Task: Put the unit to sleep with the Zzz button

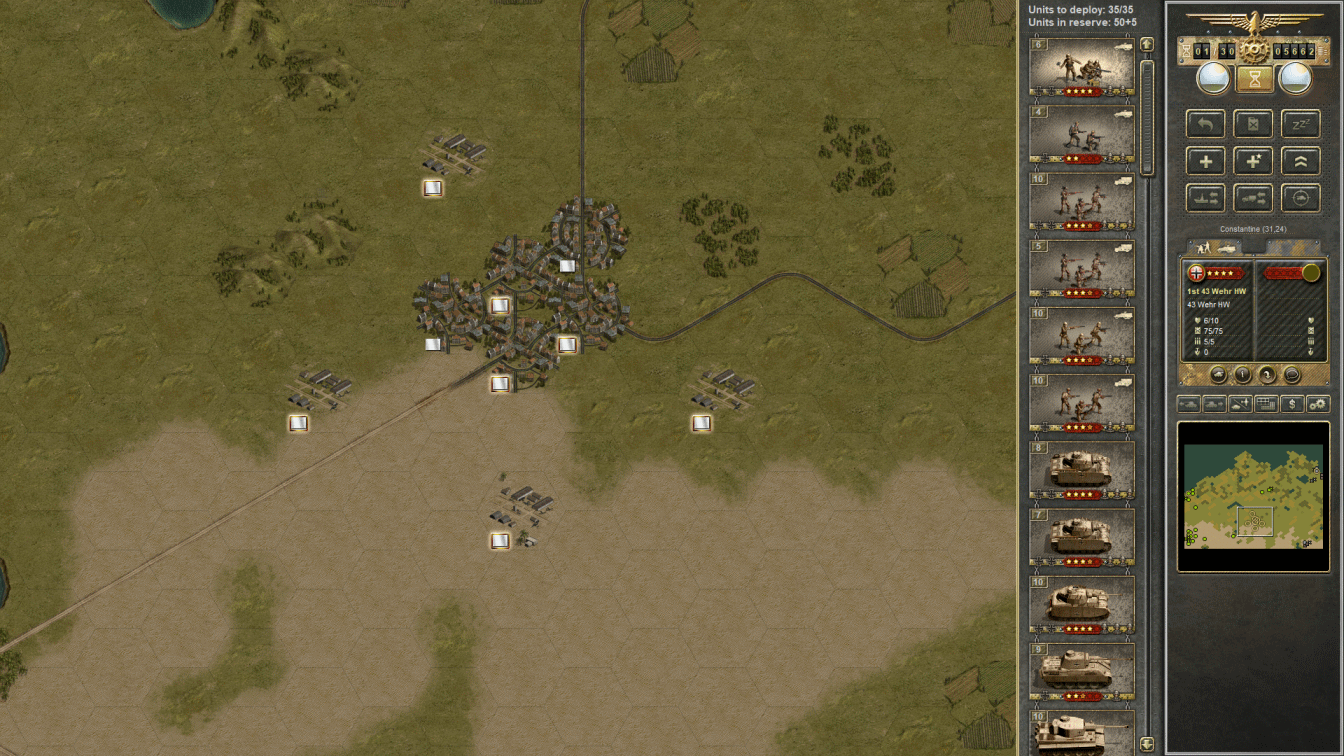Action: point(1301,124)
